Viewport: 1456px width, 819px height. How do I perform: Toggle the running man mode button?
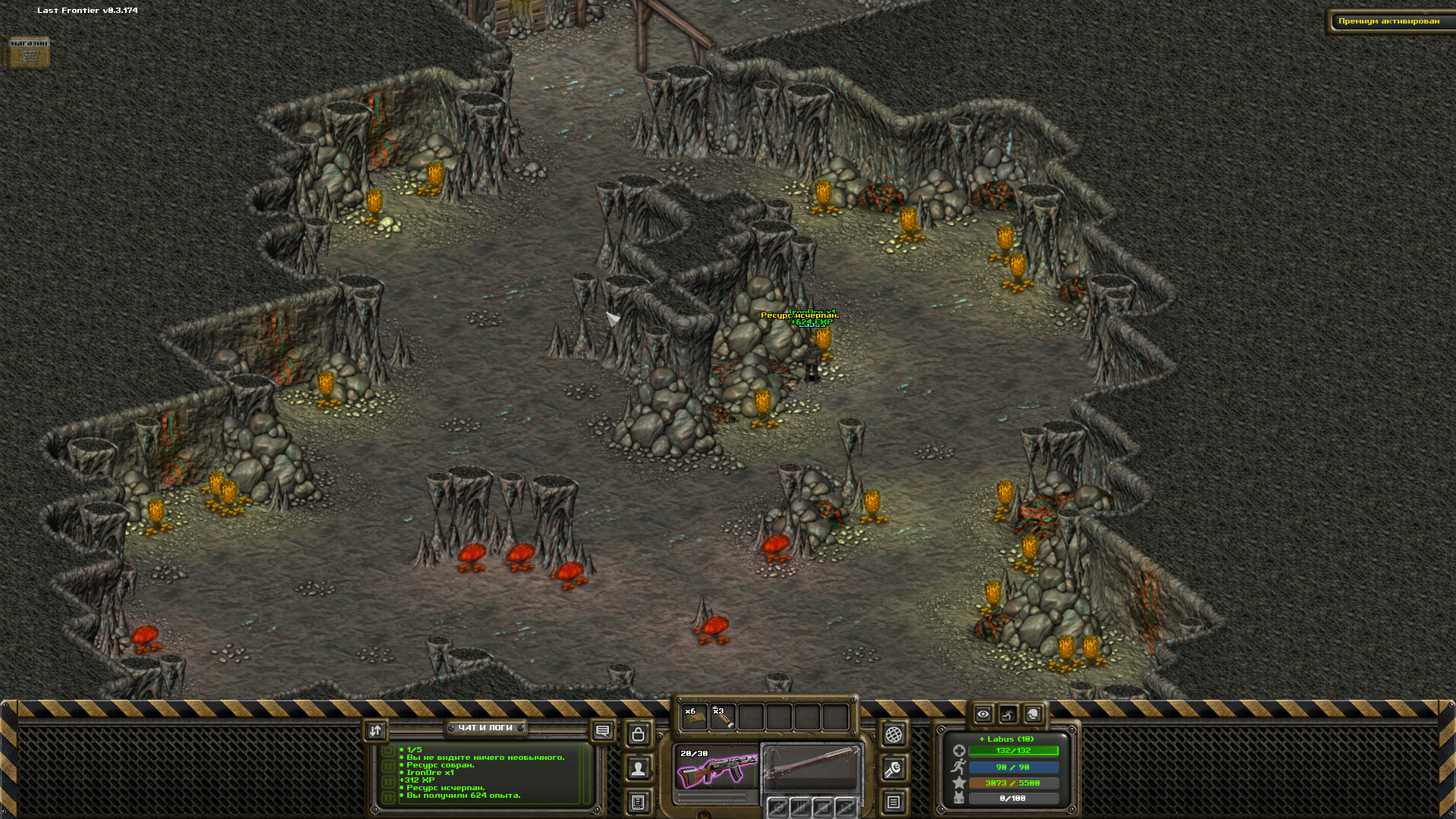point(1008,714)
